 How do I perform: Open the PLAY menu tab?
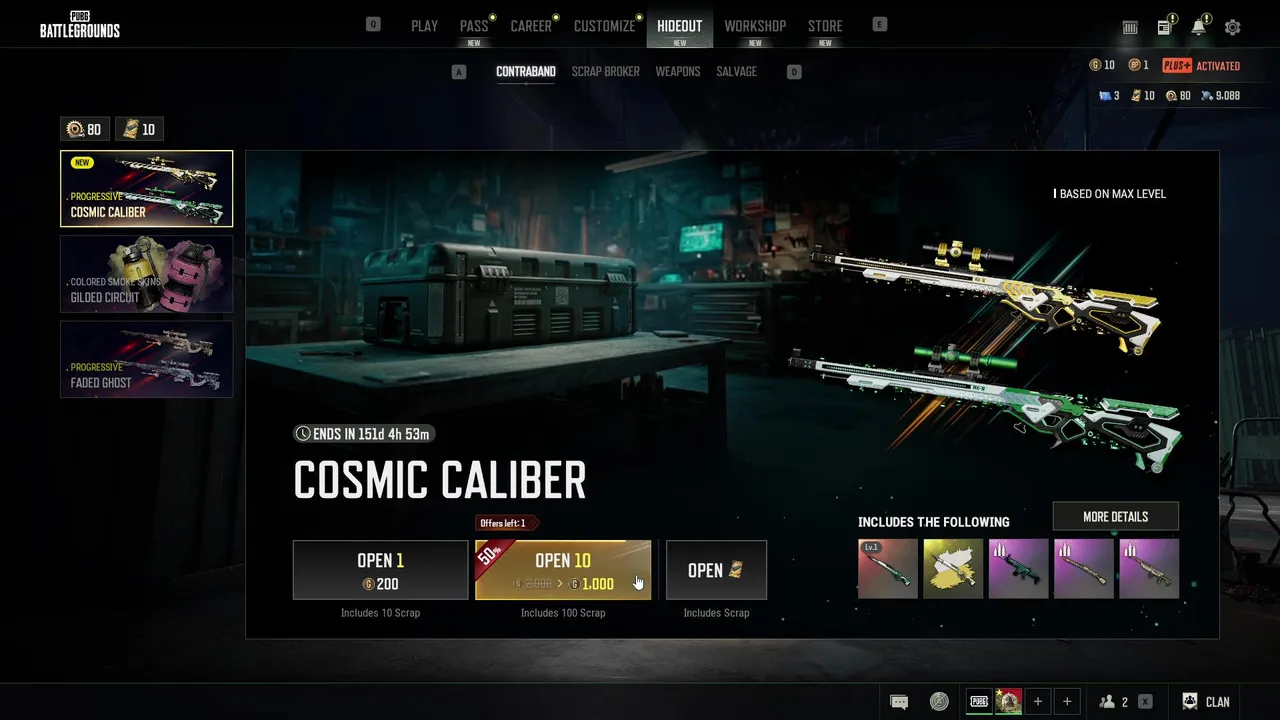(x=424, y=26)
